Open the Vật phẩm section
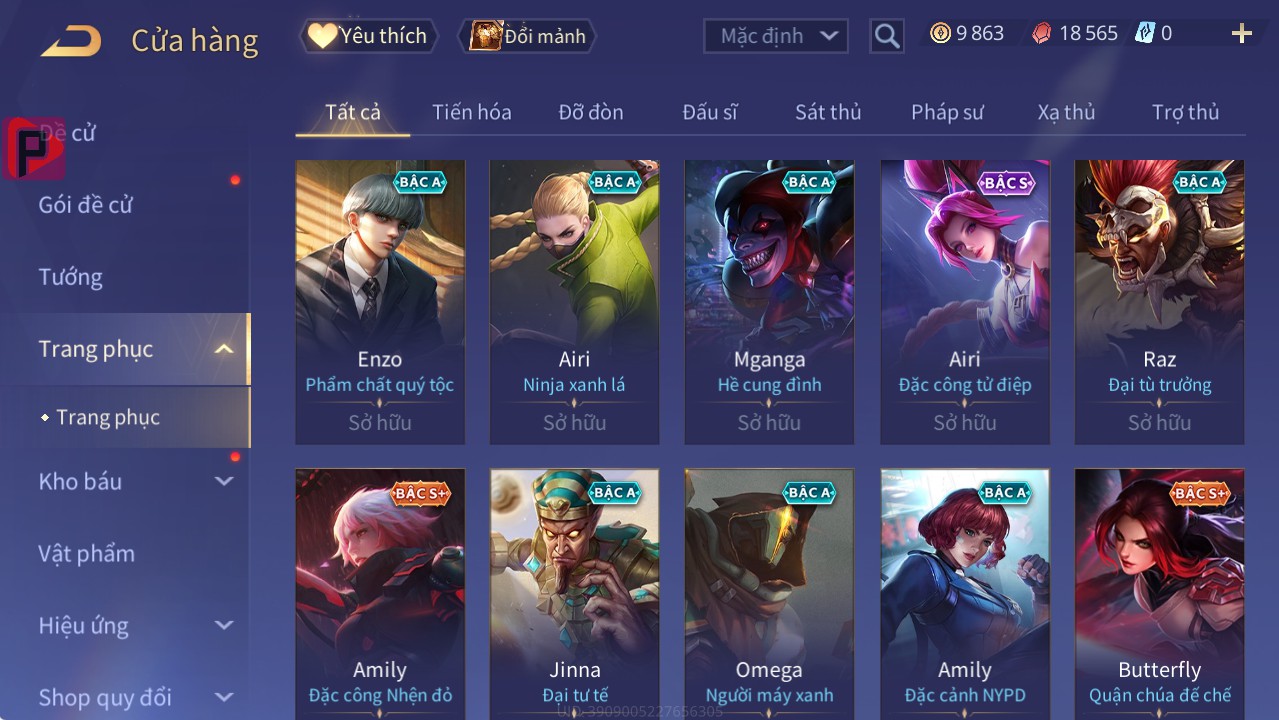1279x720 pixels. tap(87, 553)
